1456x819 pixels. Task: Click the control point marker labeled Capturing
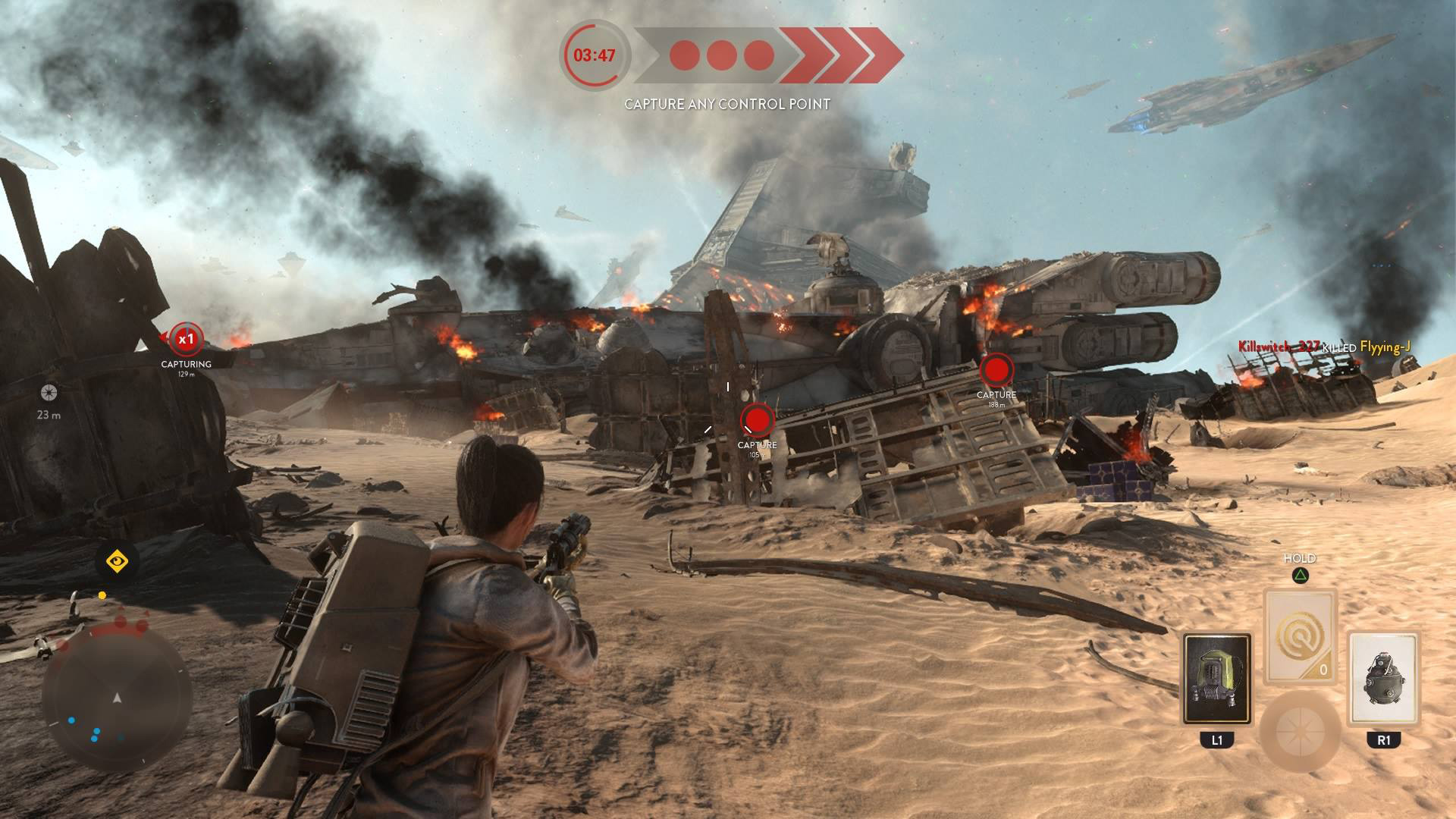[186, 340]
